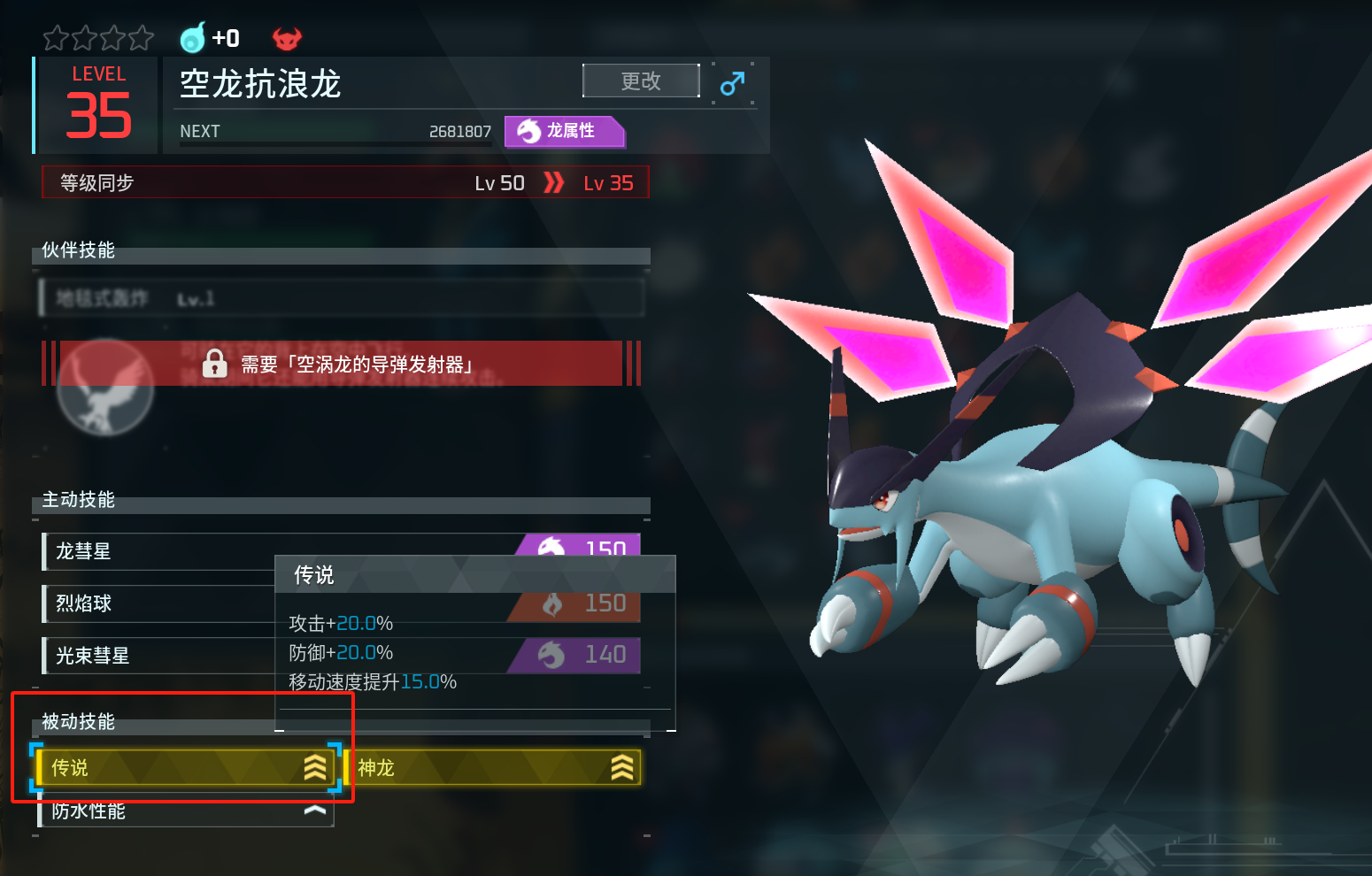Image resolution: width=1372 pixels, height=876 pixels.
Task: Select the 烈焰球 active skill
Action: [x=159, y=603]
